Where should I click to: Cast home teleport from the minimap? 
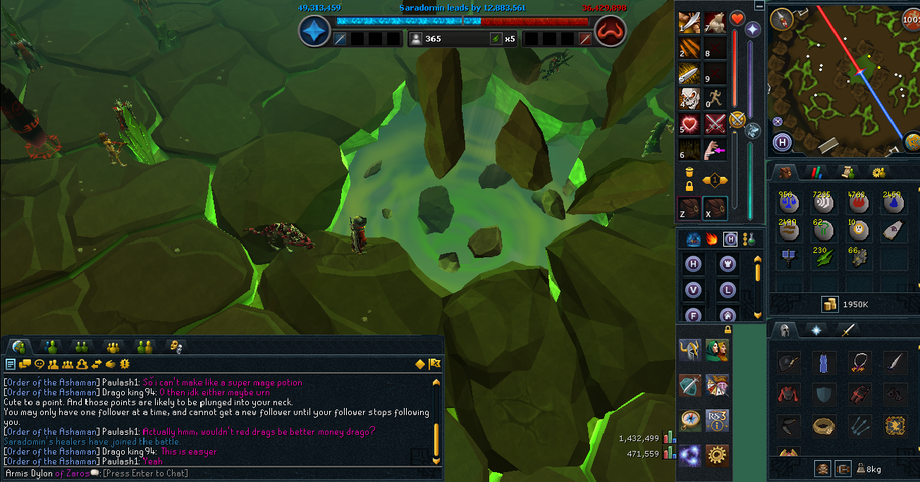pos(781,142)
